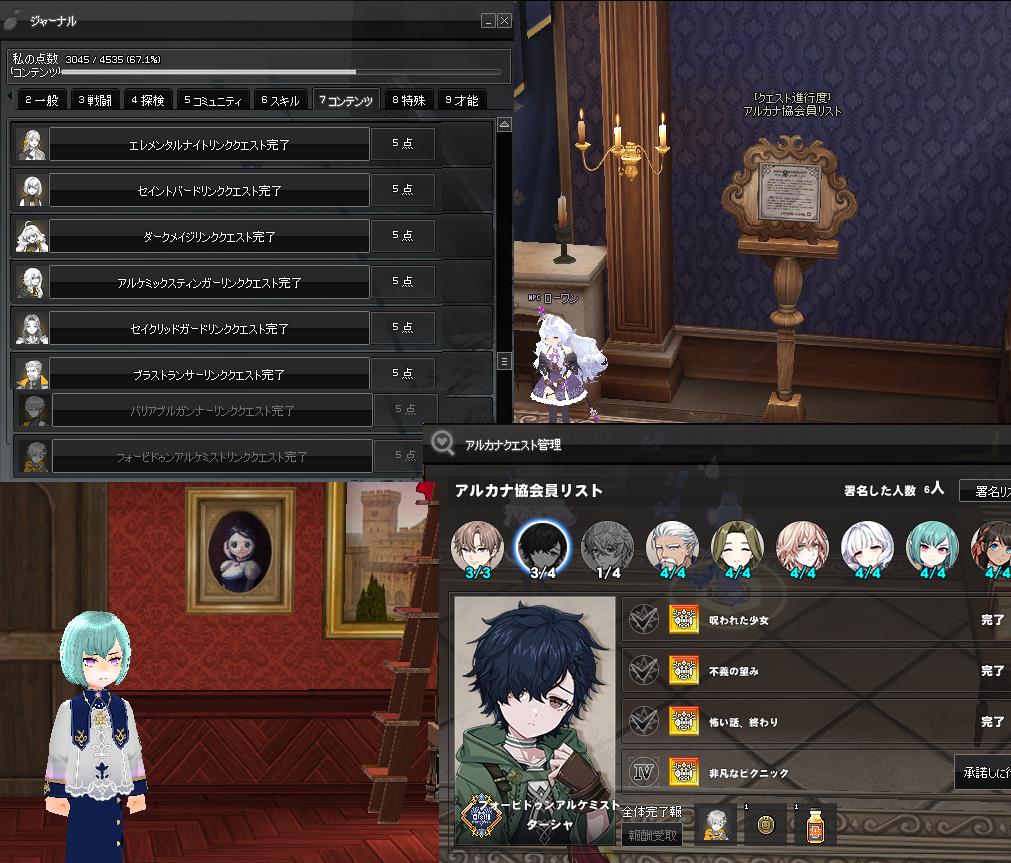
Task: Accept the 非凡なピクニック quest
Action: pos(984,772)
